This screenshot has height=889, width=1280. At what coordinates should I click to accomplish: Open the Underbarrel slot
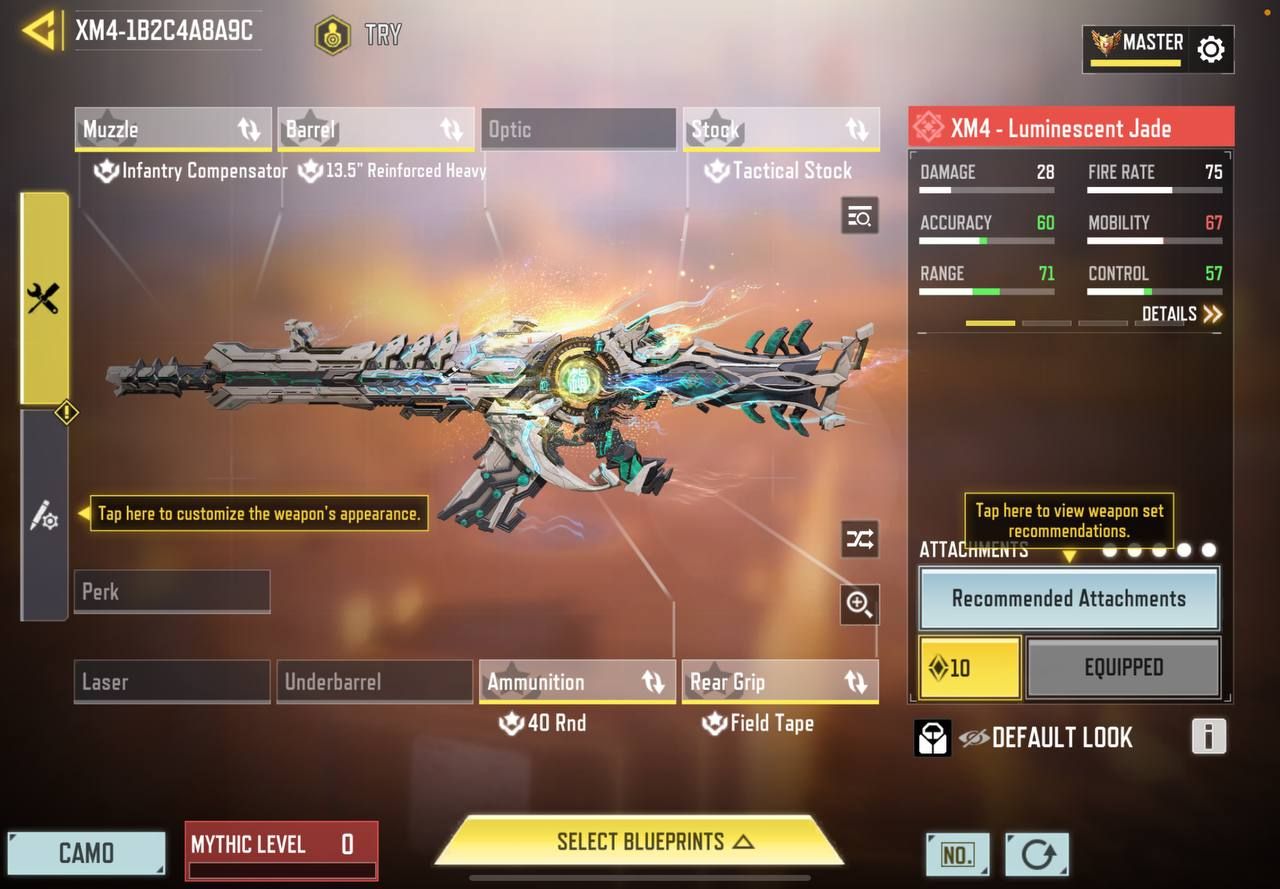coord(374,682)
